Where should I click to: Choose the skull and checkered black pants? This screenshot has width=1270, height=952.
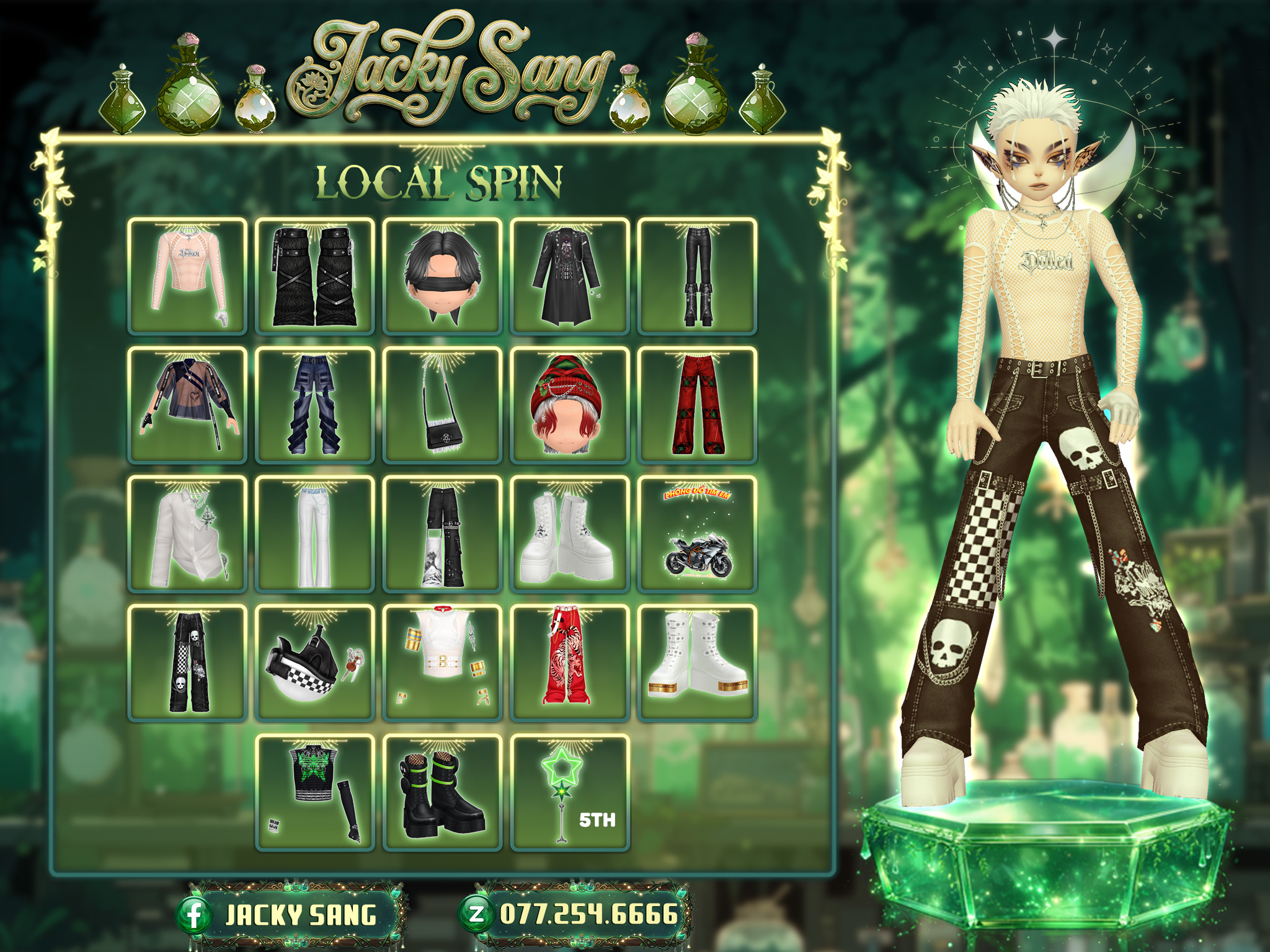tap(187, 663)
